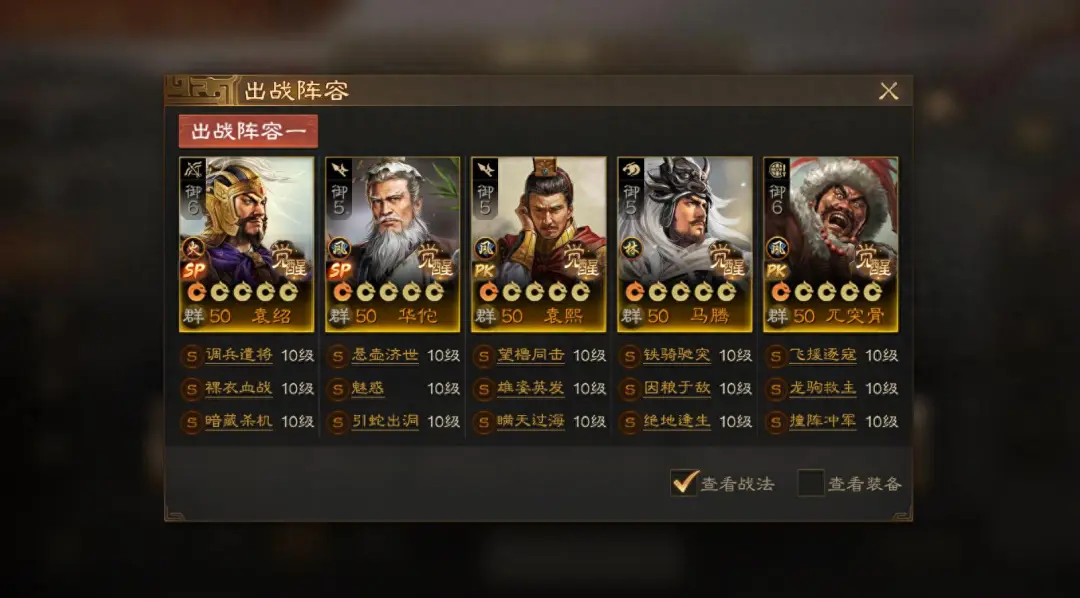Inspect the 绝地逢生 tactic
1080x598 pixels.
[676, 421]
